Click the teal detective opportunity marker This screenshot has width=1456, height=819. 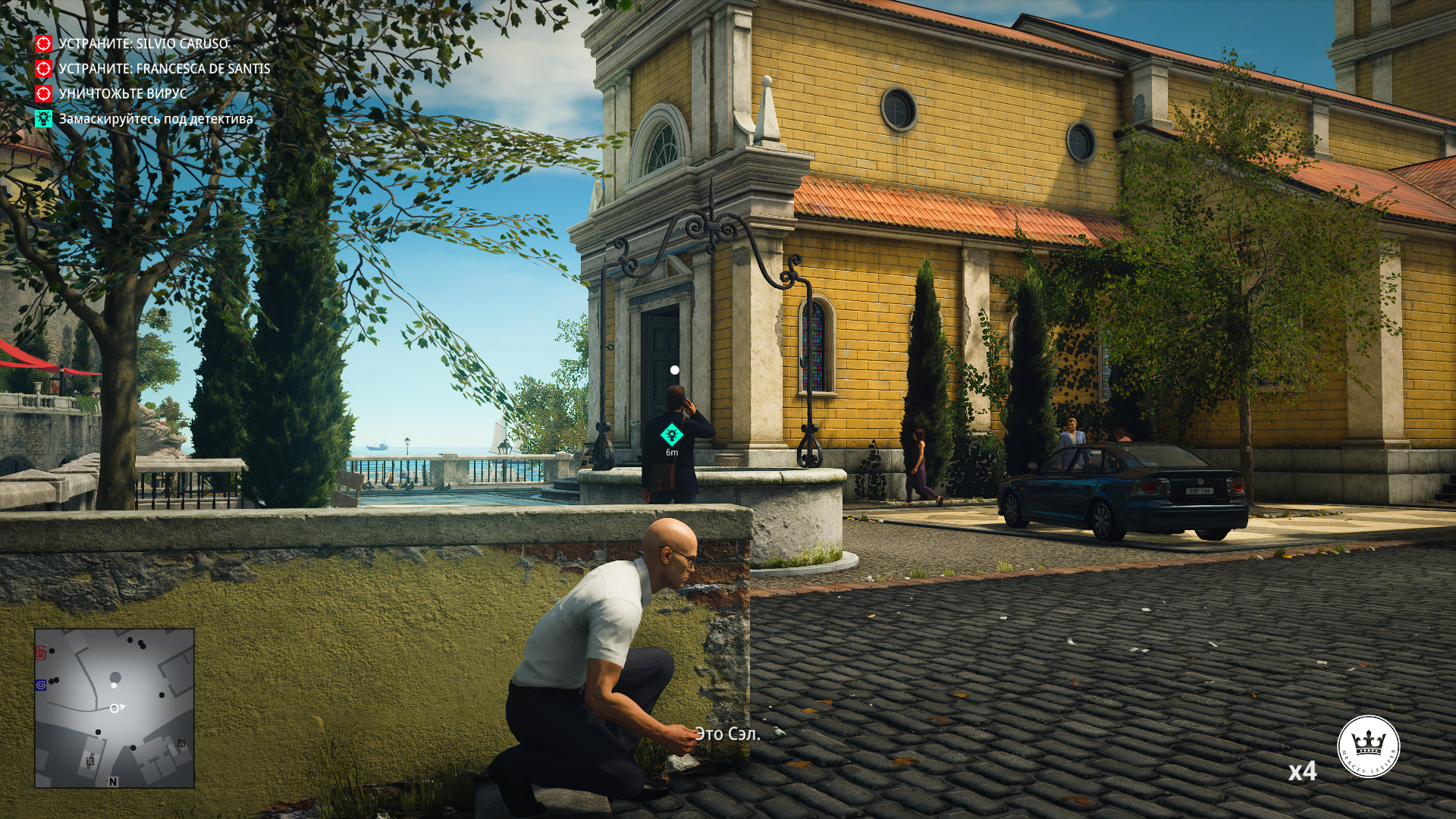point(671,435)
